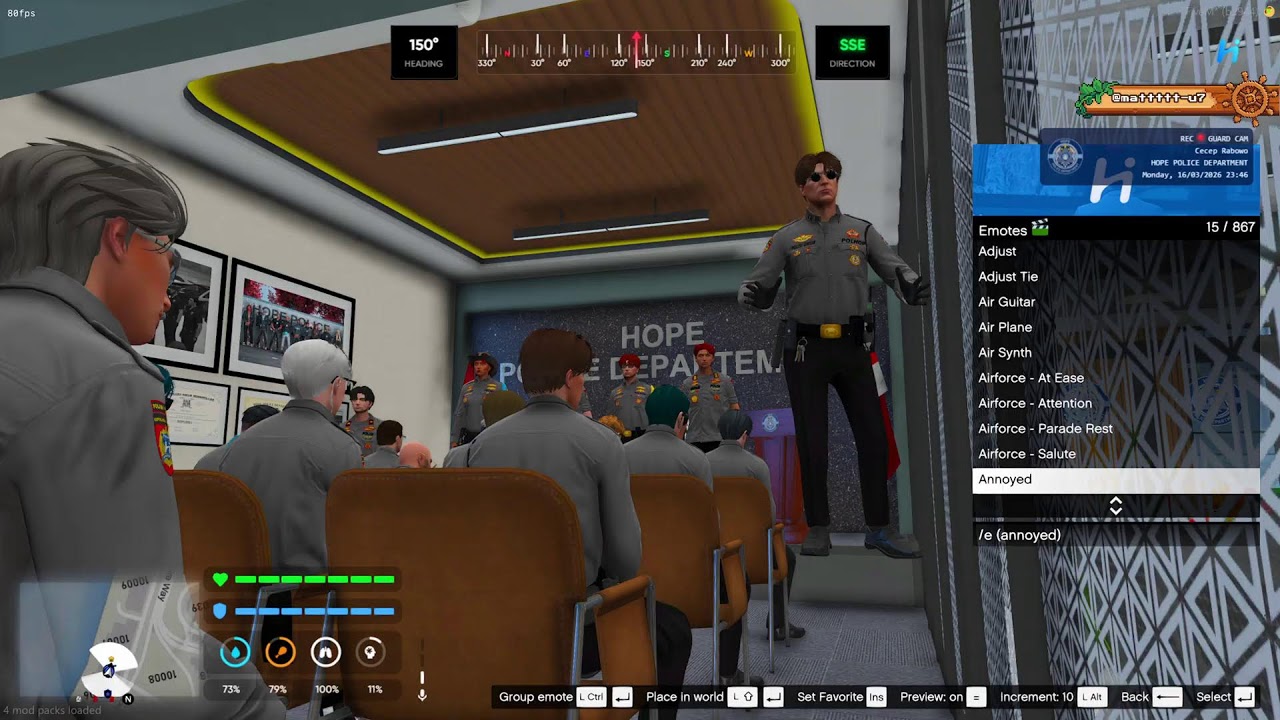
Task: Select the Annoyed emote
Action: click(x=1006, y=479)
